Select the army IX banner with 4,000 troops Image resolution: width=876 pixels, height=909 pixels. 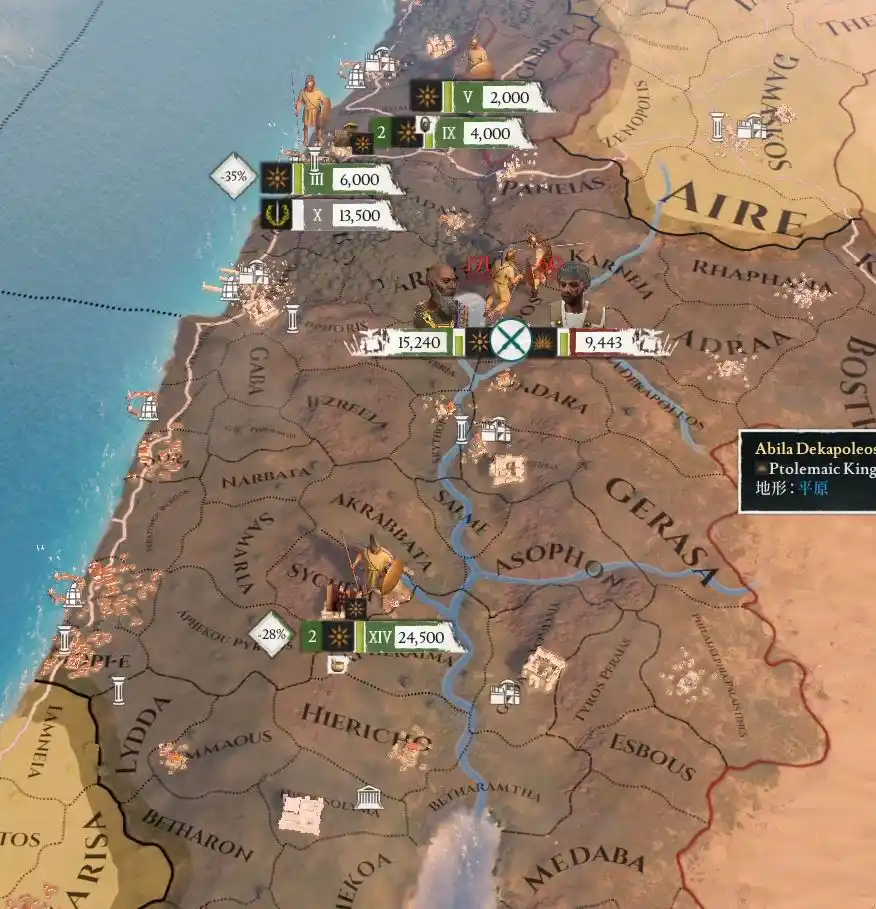pyautogui.click(x=470, y=133)
